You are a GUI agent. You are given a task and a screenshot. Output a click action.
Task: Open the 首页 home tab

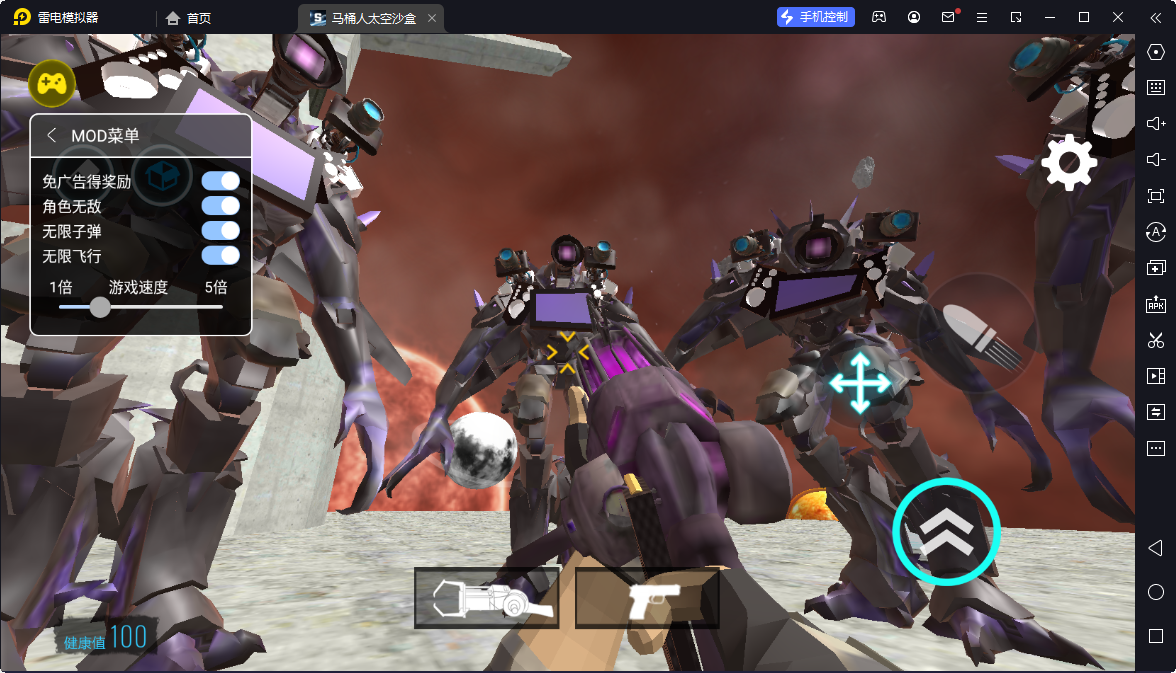[189, 17]
